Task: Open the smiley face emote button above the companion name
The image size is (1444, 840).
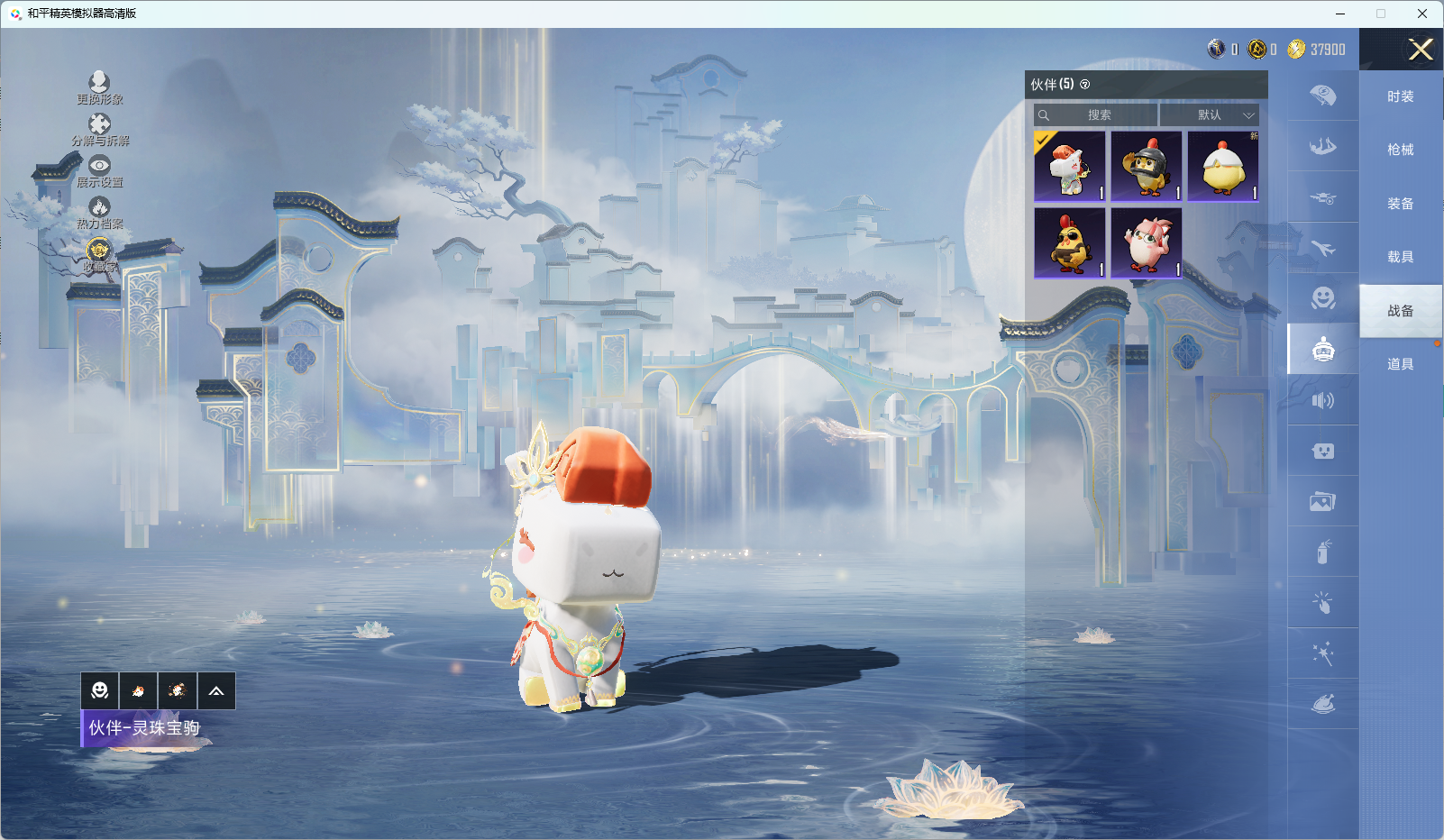Action: pyautogui.click(x=100, y=690)
